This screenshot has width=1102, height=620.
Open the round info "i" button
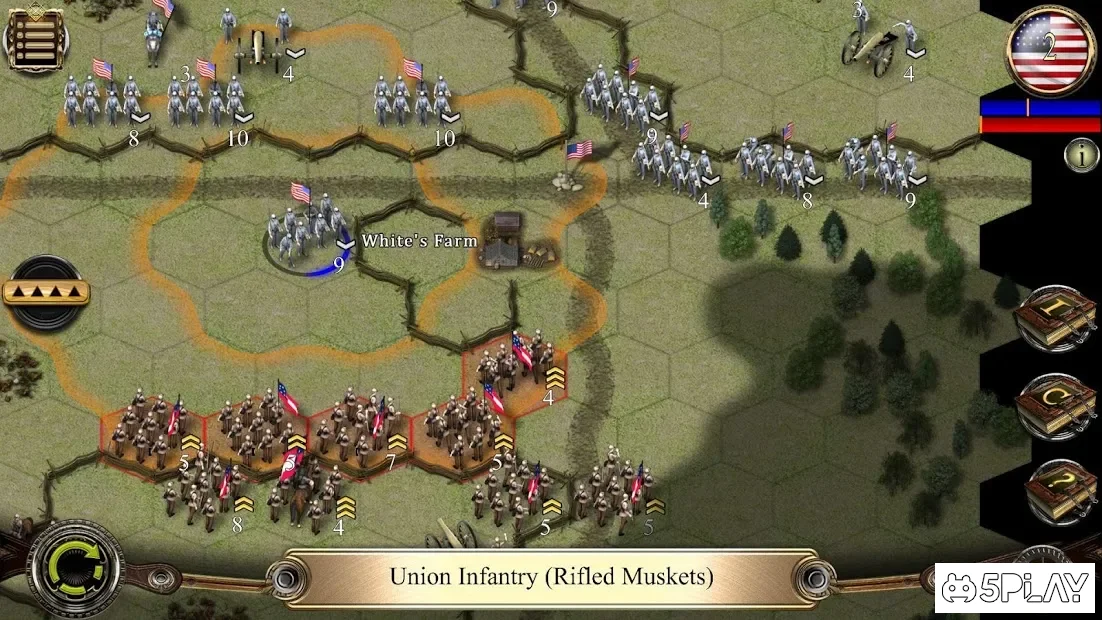tap(1080, 155)
